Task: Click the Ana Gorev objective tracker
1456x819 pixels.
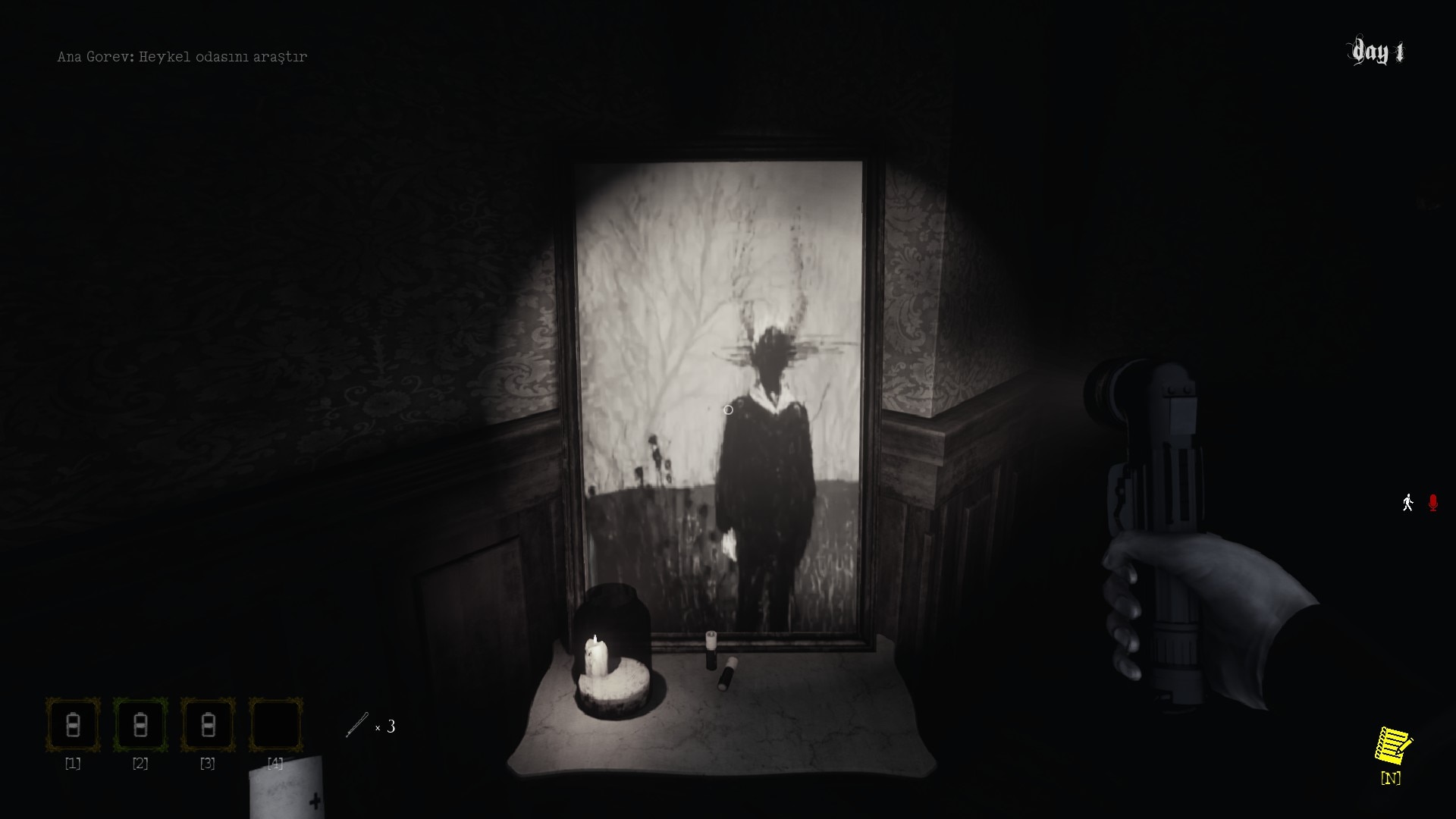Action: pyautogui.click(x=182, y=57)
